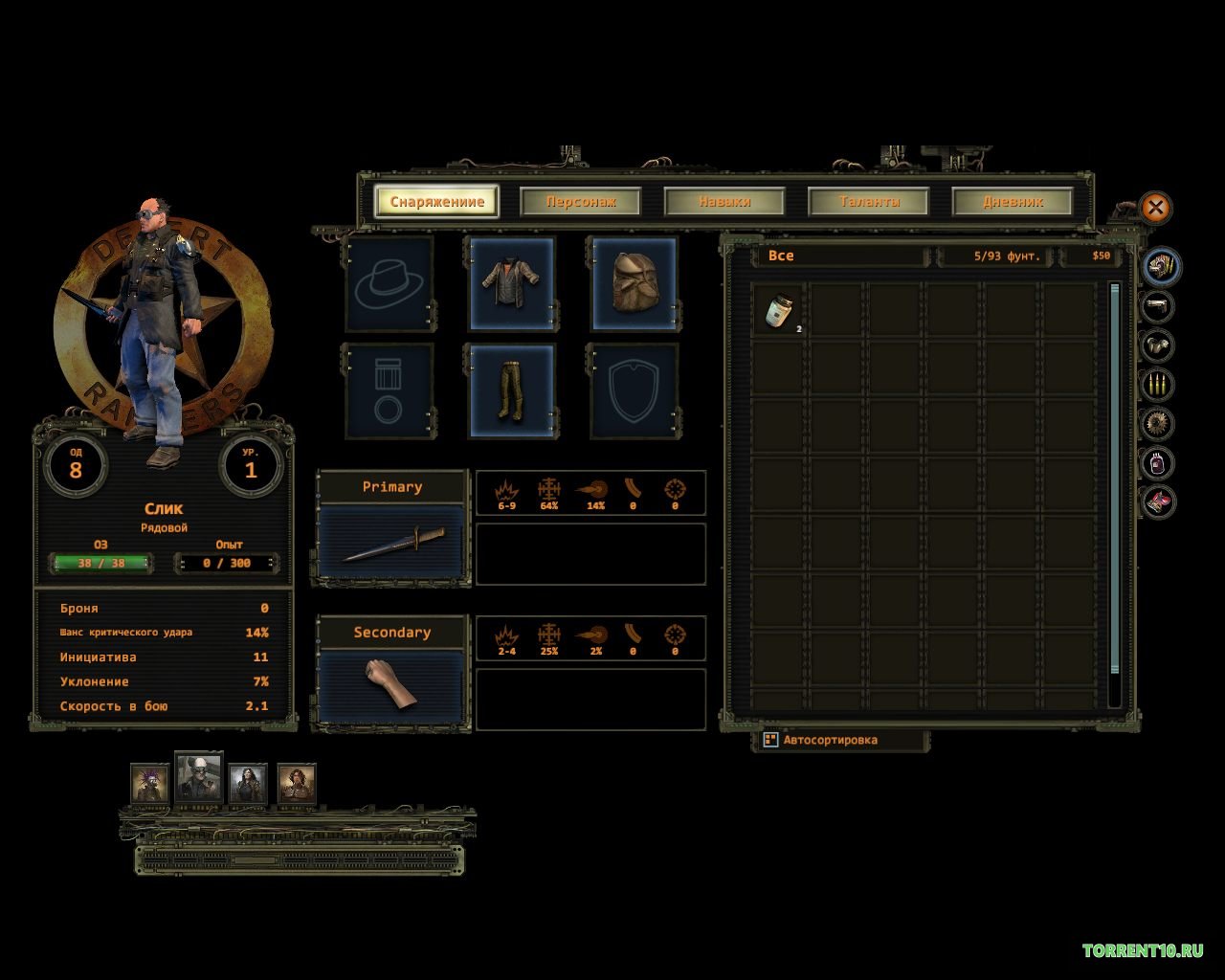Activate Автосортировка to sort the inventory
This screenshot has width=1225, height=980.
coord(829,740)
